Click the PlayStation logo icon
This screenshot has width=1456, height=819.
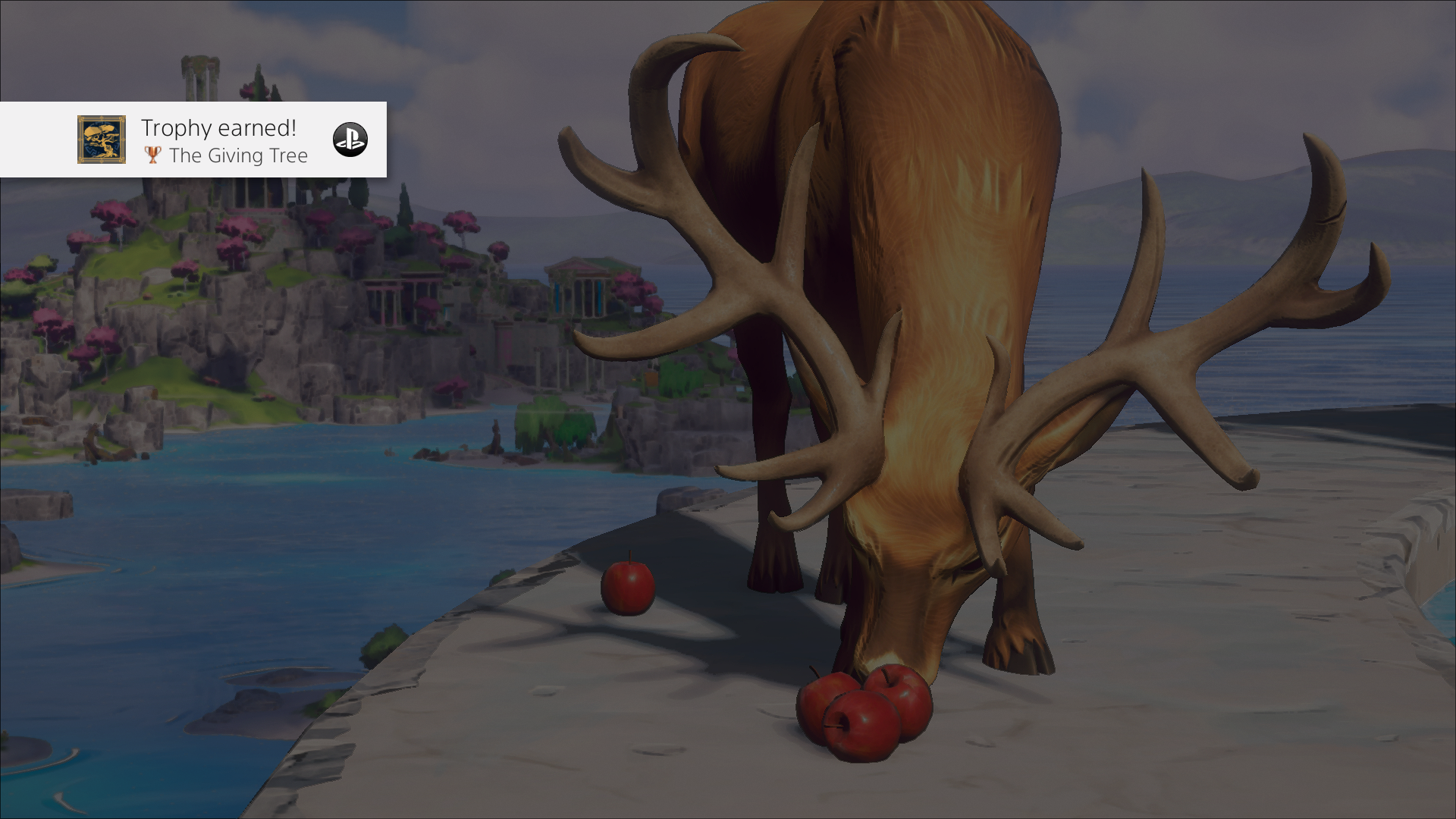[x=350, y=140]
